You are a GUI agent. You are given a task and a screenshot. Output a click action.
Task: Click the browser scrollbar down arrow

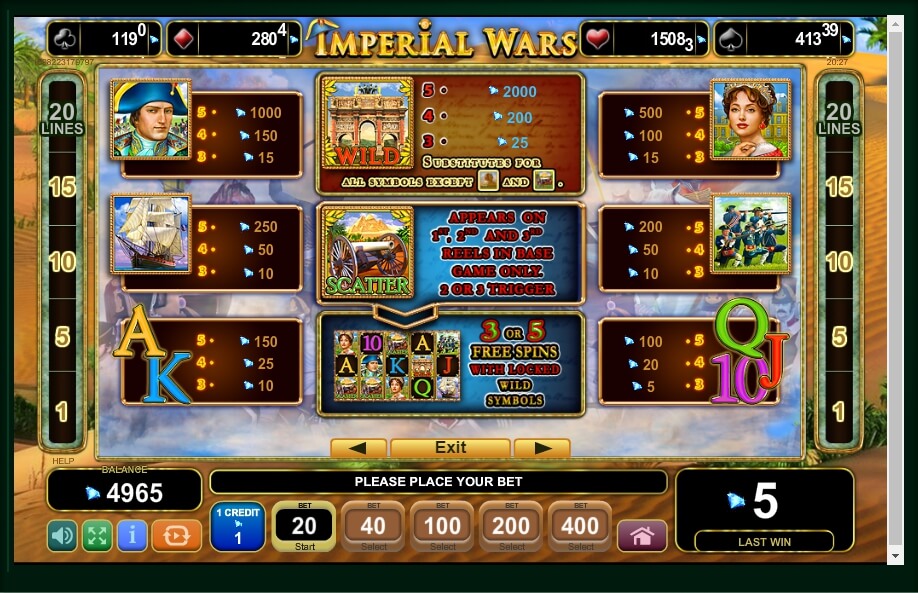[895, 555]
